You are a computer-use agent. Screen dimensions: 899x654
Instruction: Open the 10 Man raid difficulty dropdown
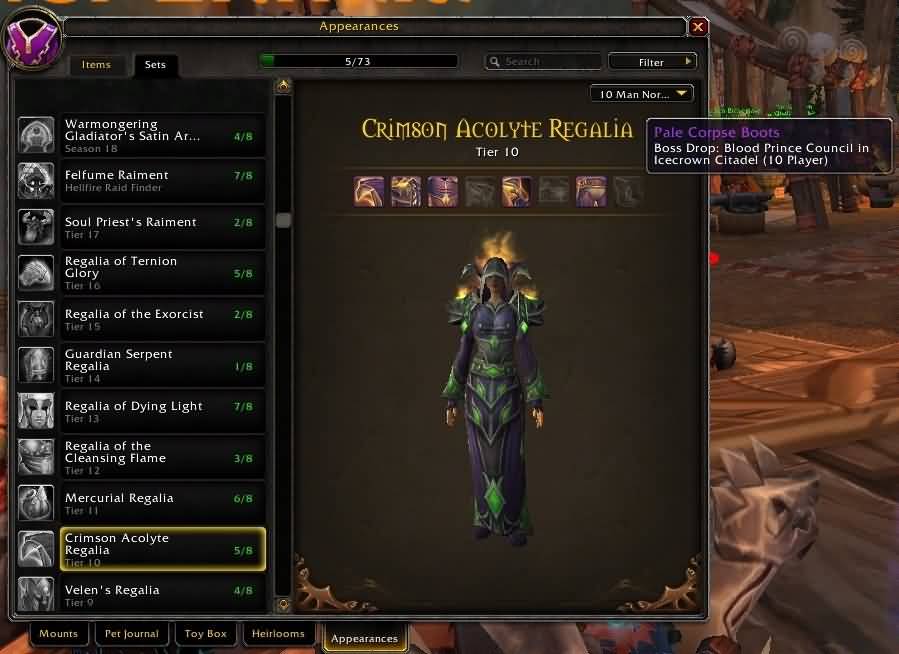(x=642, y=94)
